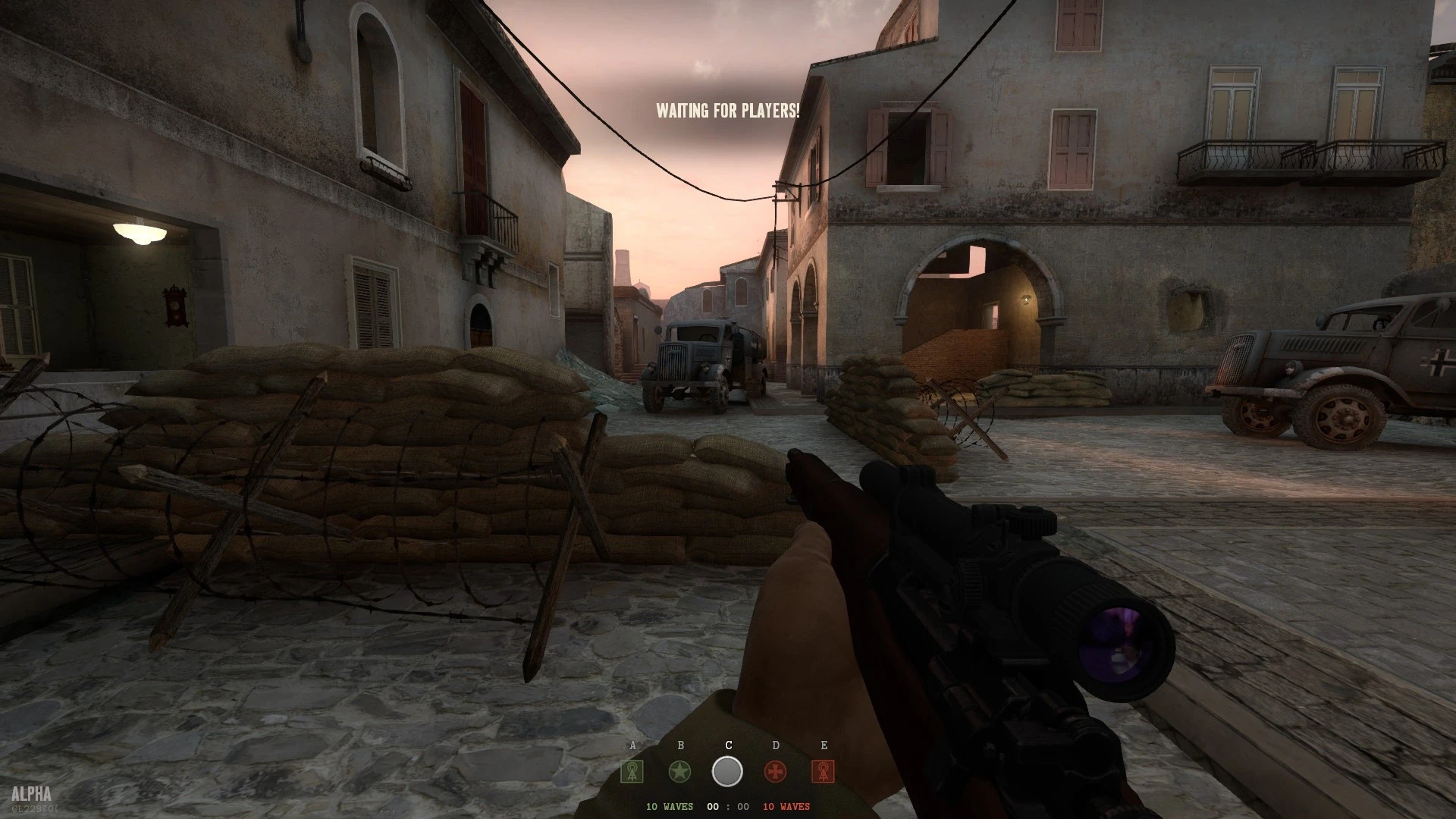This screenshot has height=819, width=1456.
Task: Click between C and D objective icons
Action: click(x=751, y=771)
